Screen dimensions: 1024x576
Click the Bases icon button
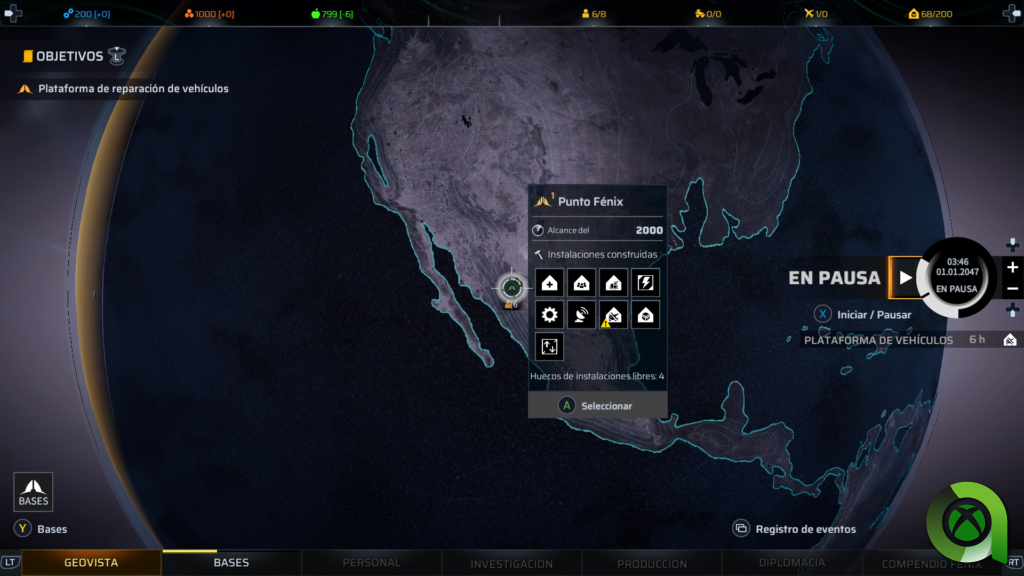(x=33, y=491)
